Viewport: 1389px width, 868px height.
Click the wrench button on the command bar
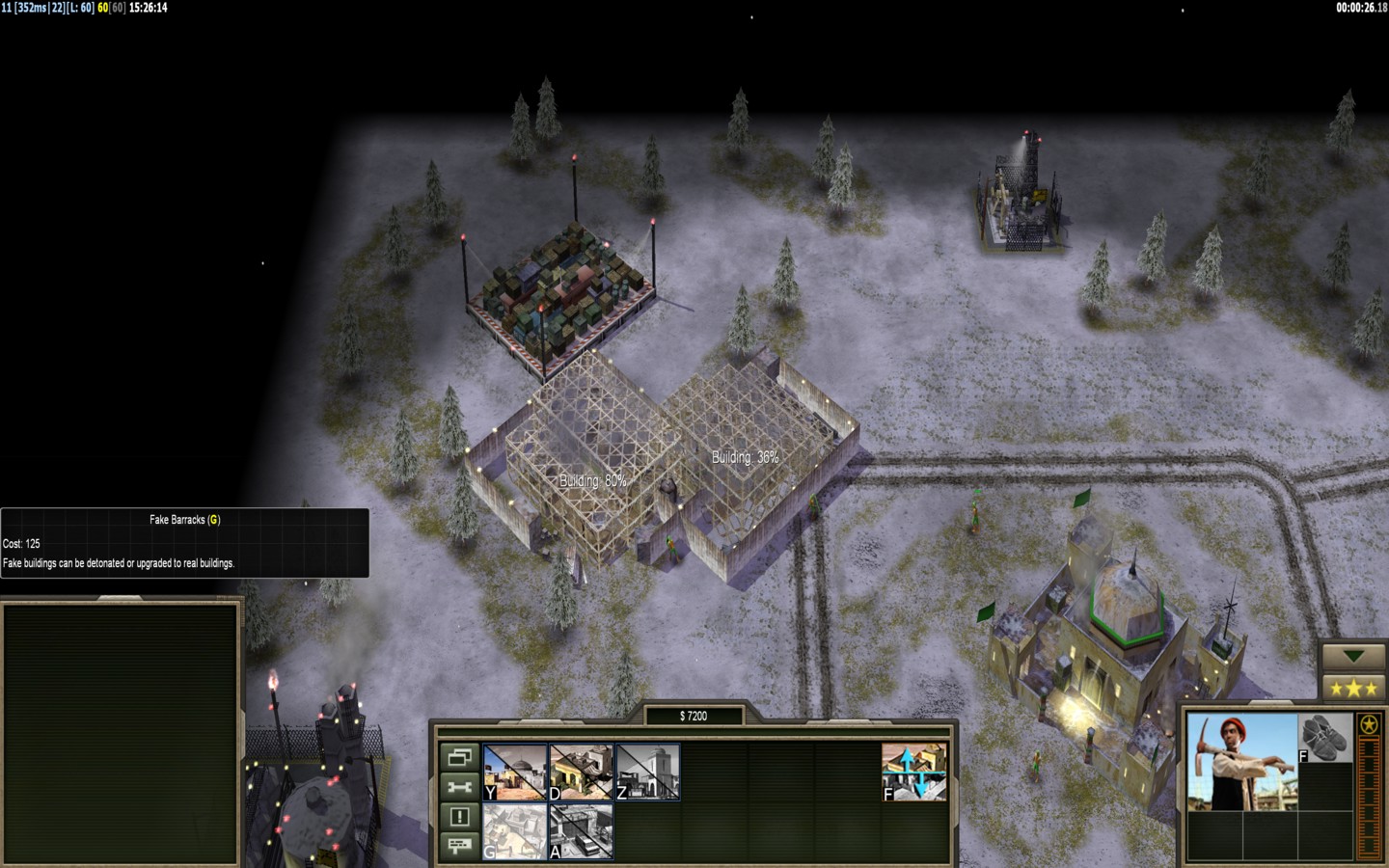(459, 787)
